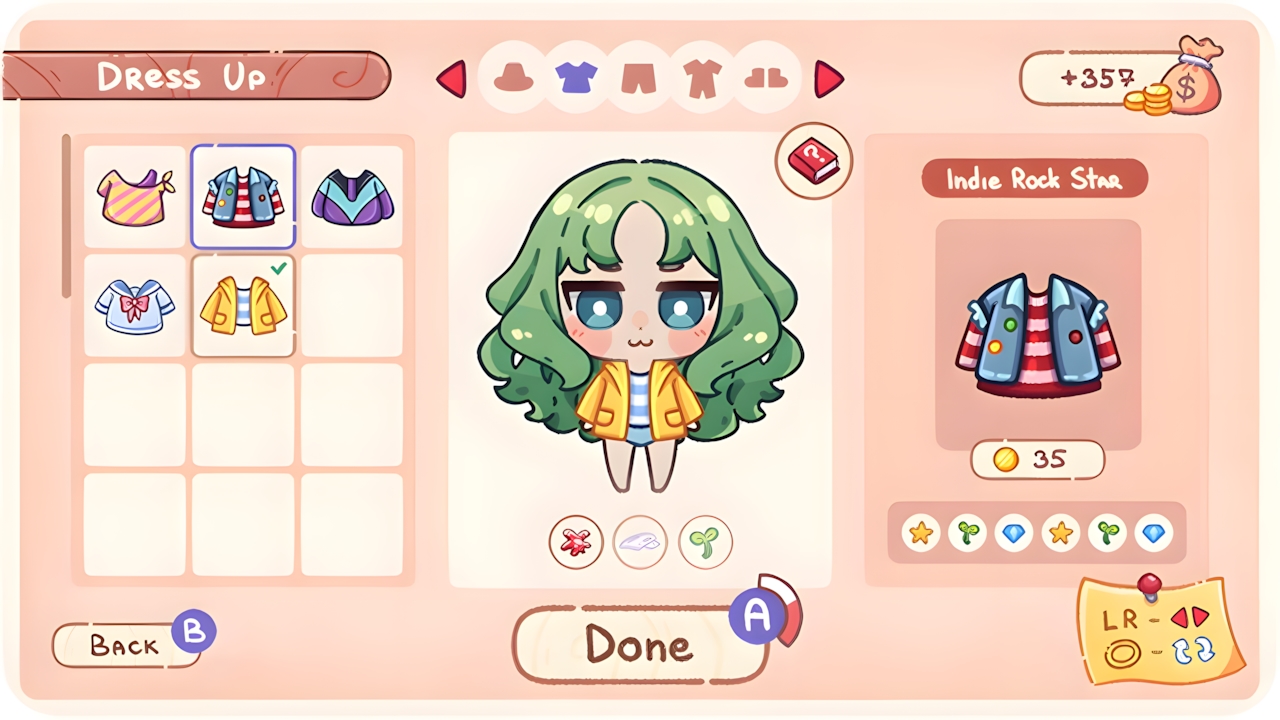This screenshot has width=1280, height=720.
Task: Click the coin price tag showing 35
Action: point(1037,460)
